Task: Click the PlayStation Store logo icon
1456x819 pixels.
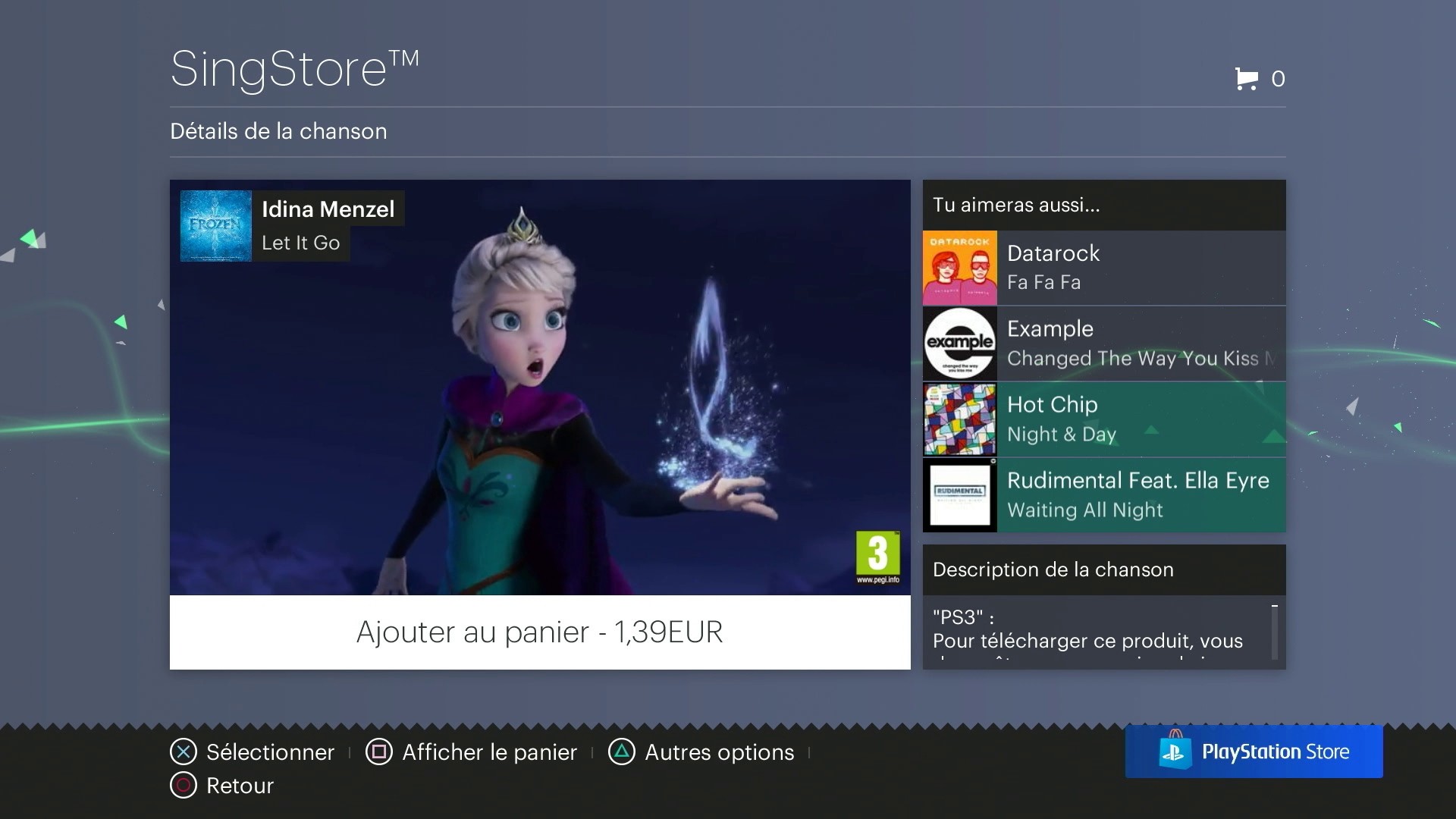Action: point(1175,752)
